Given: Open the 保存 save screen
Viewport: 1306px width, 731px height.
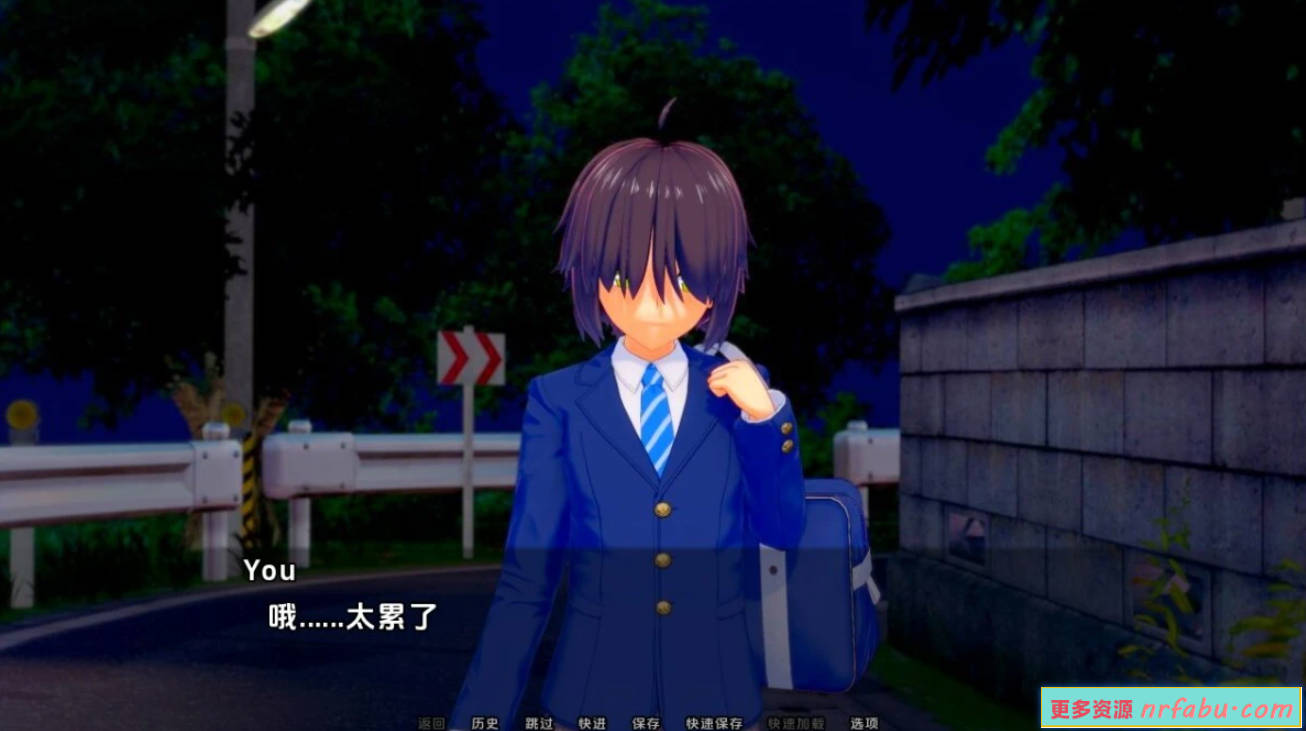Looking at the screenshot, I should tap(645, 724).
